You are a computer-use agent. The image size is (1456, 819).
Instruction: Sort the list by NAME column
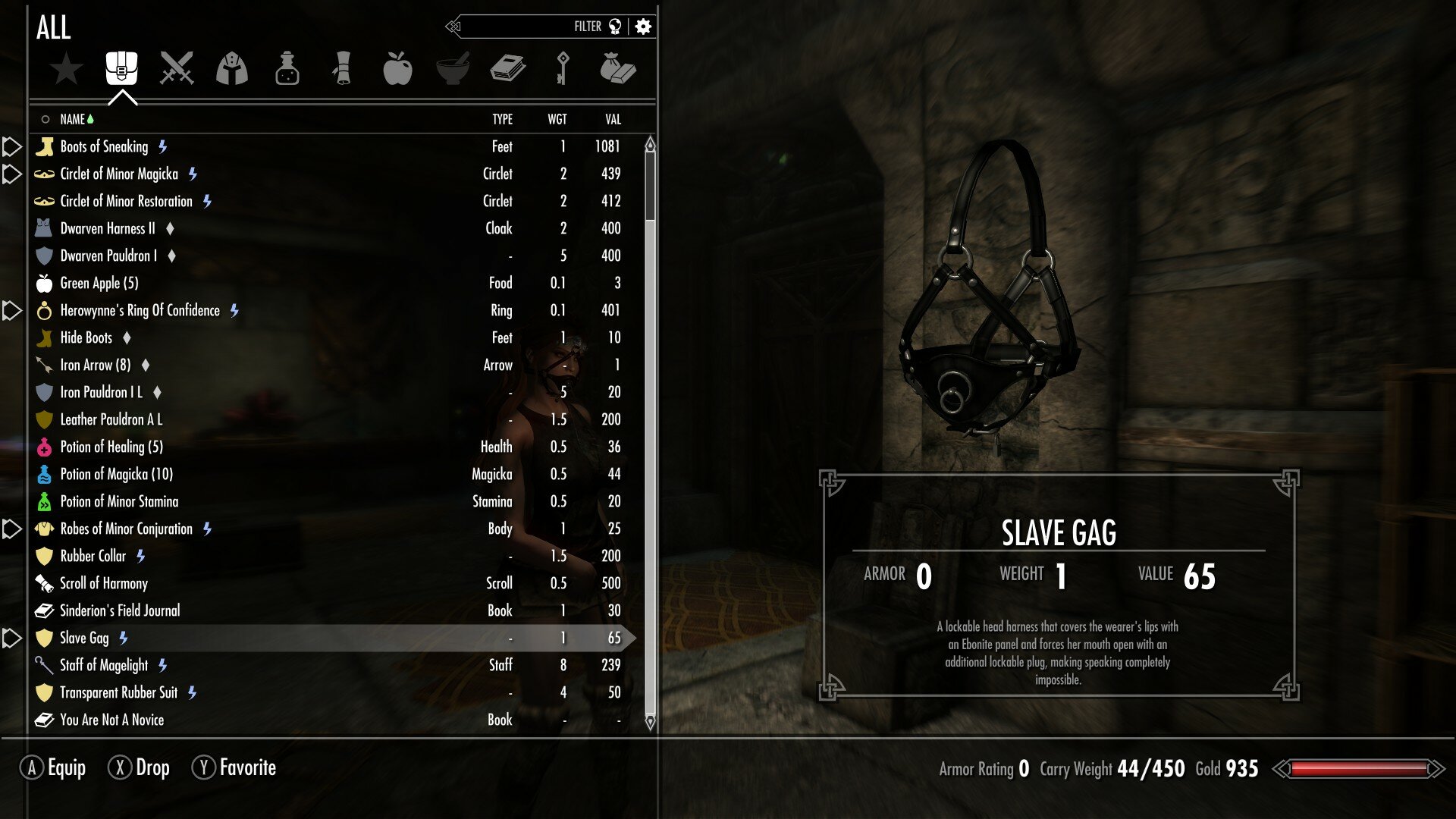[x=73, y=119]
